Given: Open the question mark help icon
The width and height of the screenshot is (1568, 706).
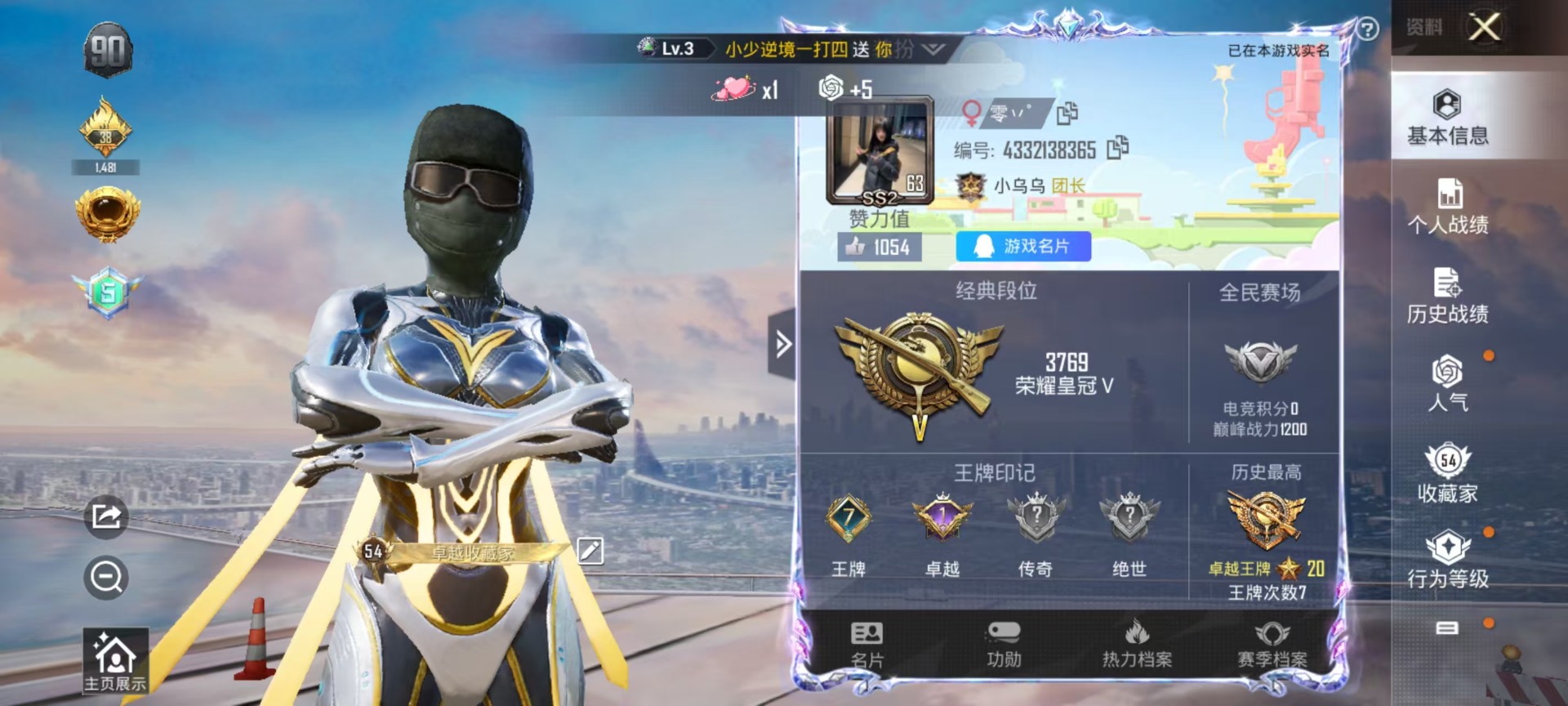Looking at the screenshot, I should coord(1367,29).
